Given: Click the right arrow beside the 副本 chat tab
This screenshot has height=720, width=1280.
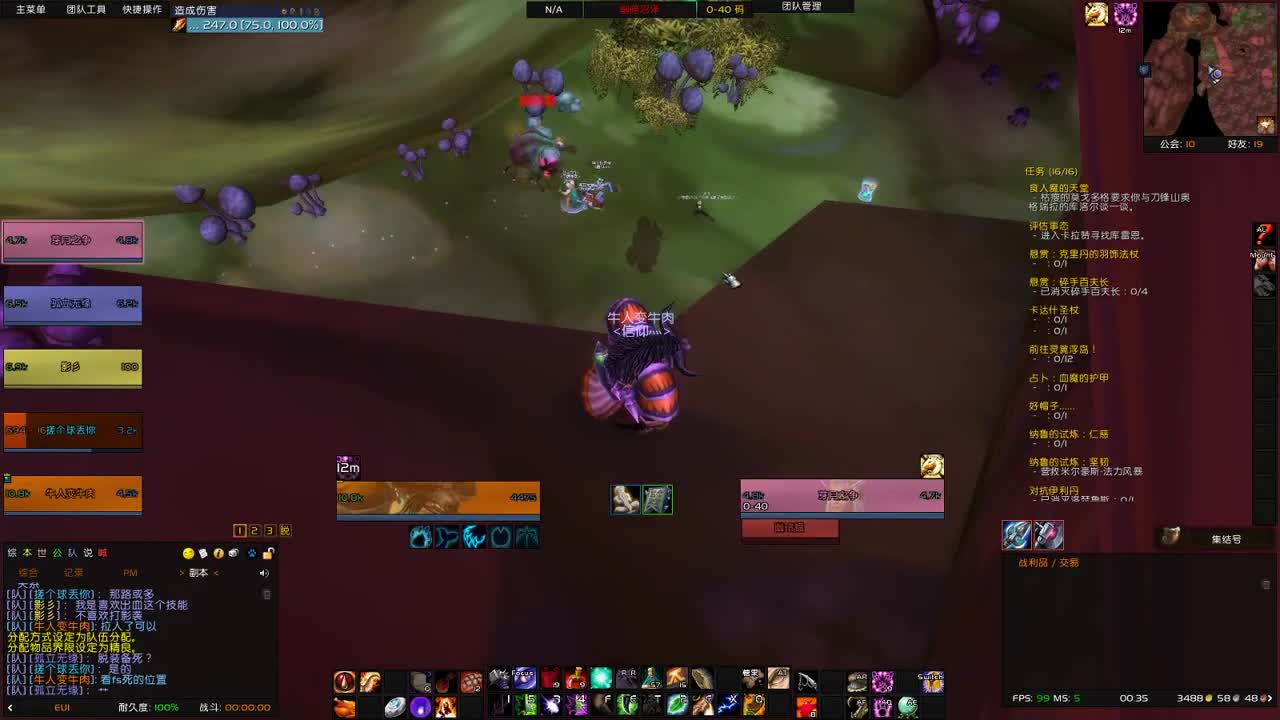Looking at the screenshot, I should [x=216, y=573].
